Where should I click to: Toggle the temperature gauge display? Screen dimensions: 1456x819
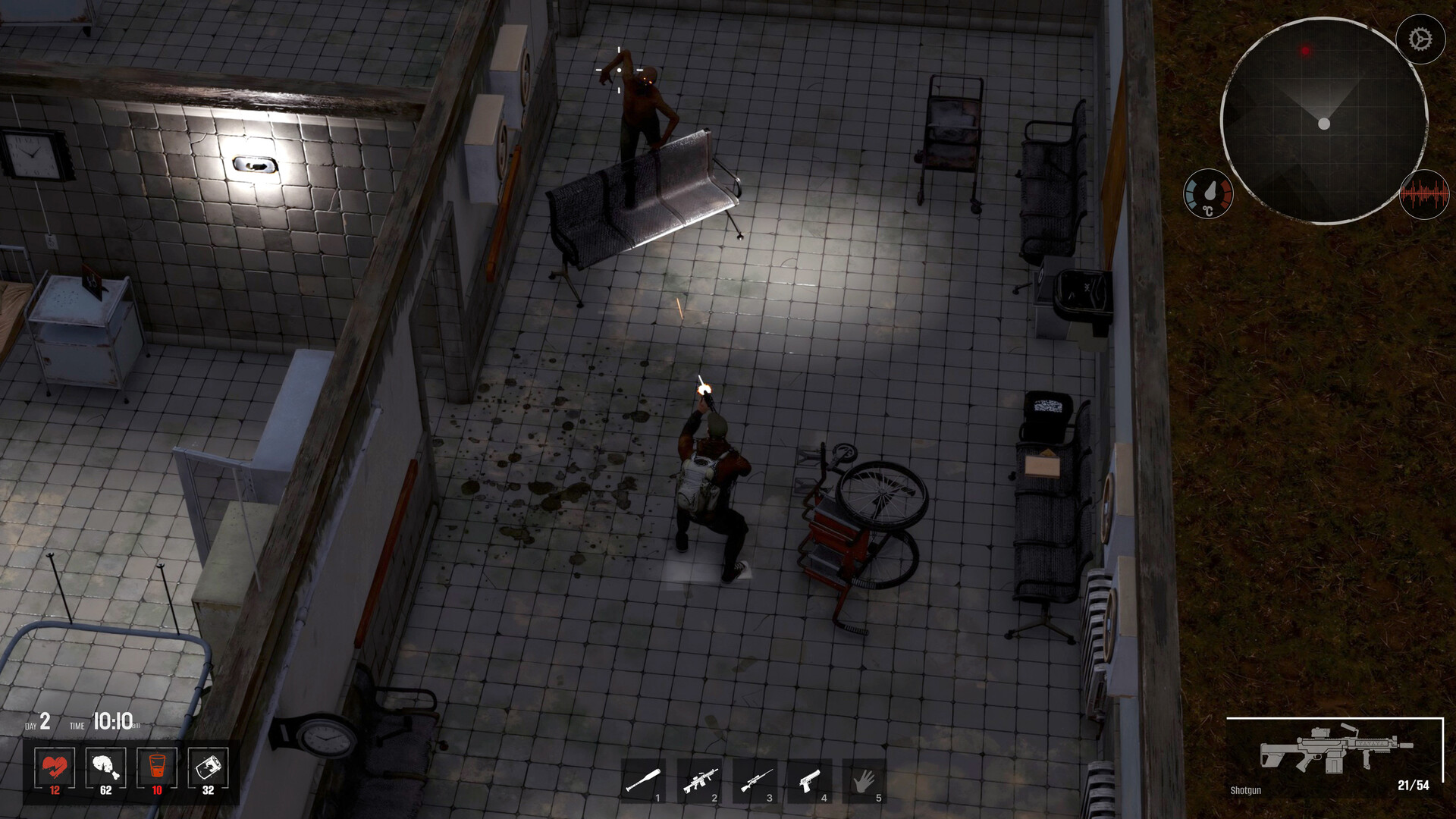(x=1209, y=195)
